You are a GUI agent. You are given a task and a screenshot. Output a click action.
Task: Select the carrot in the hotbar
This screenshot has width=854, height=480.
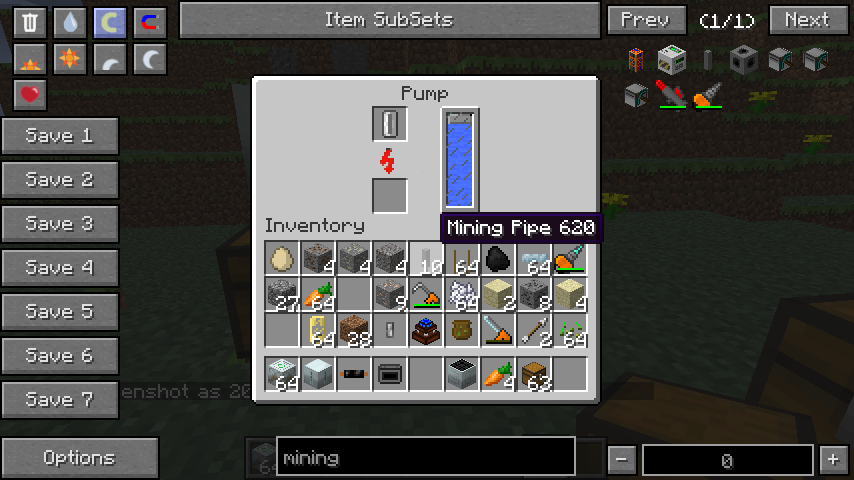[x=498, y=374]
